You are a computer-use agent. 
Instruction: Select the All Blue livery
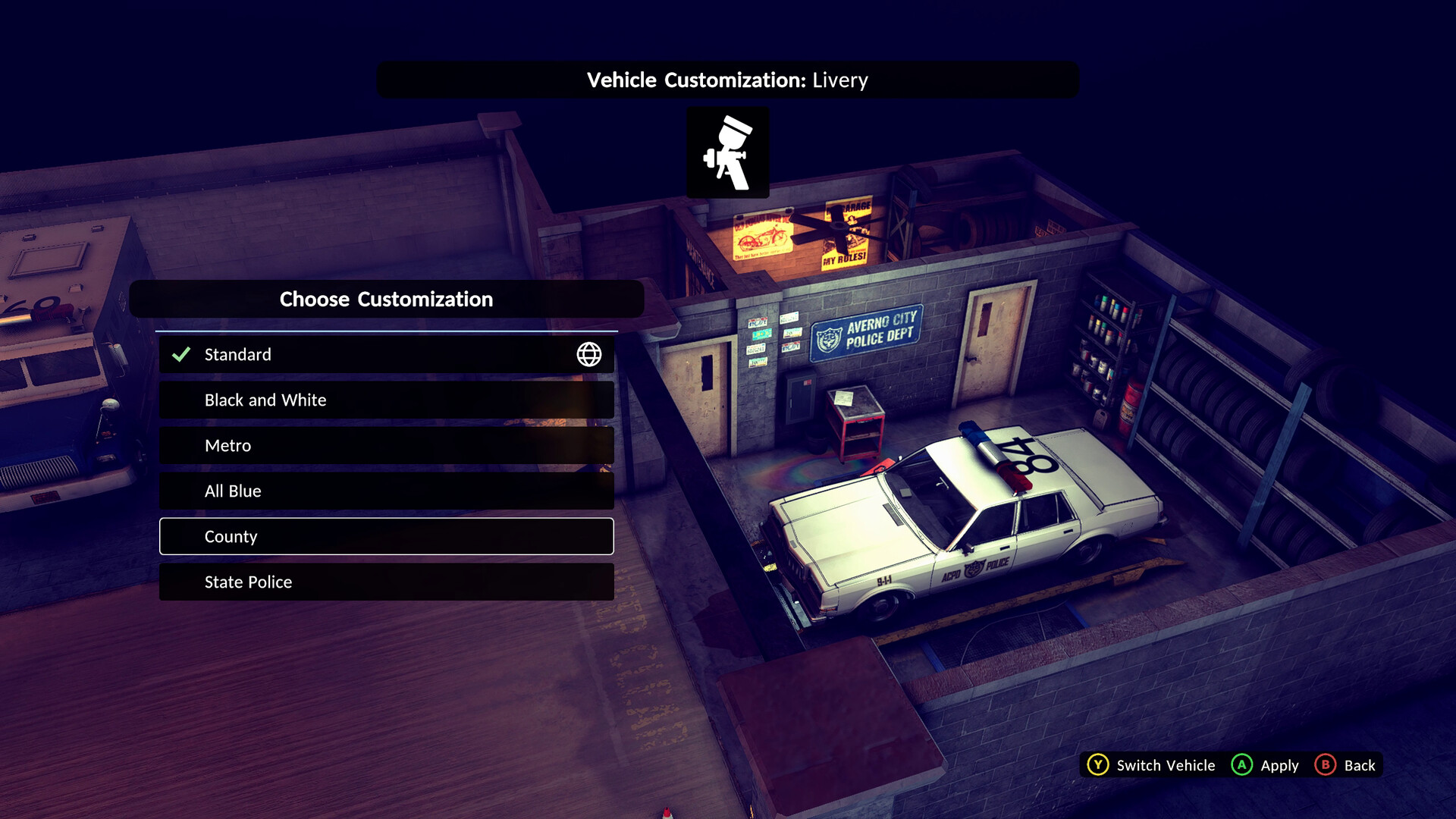coord(386,491)
